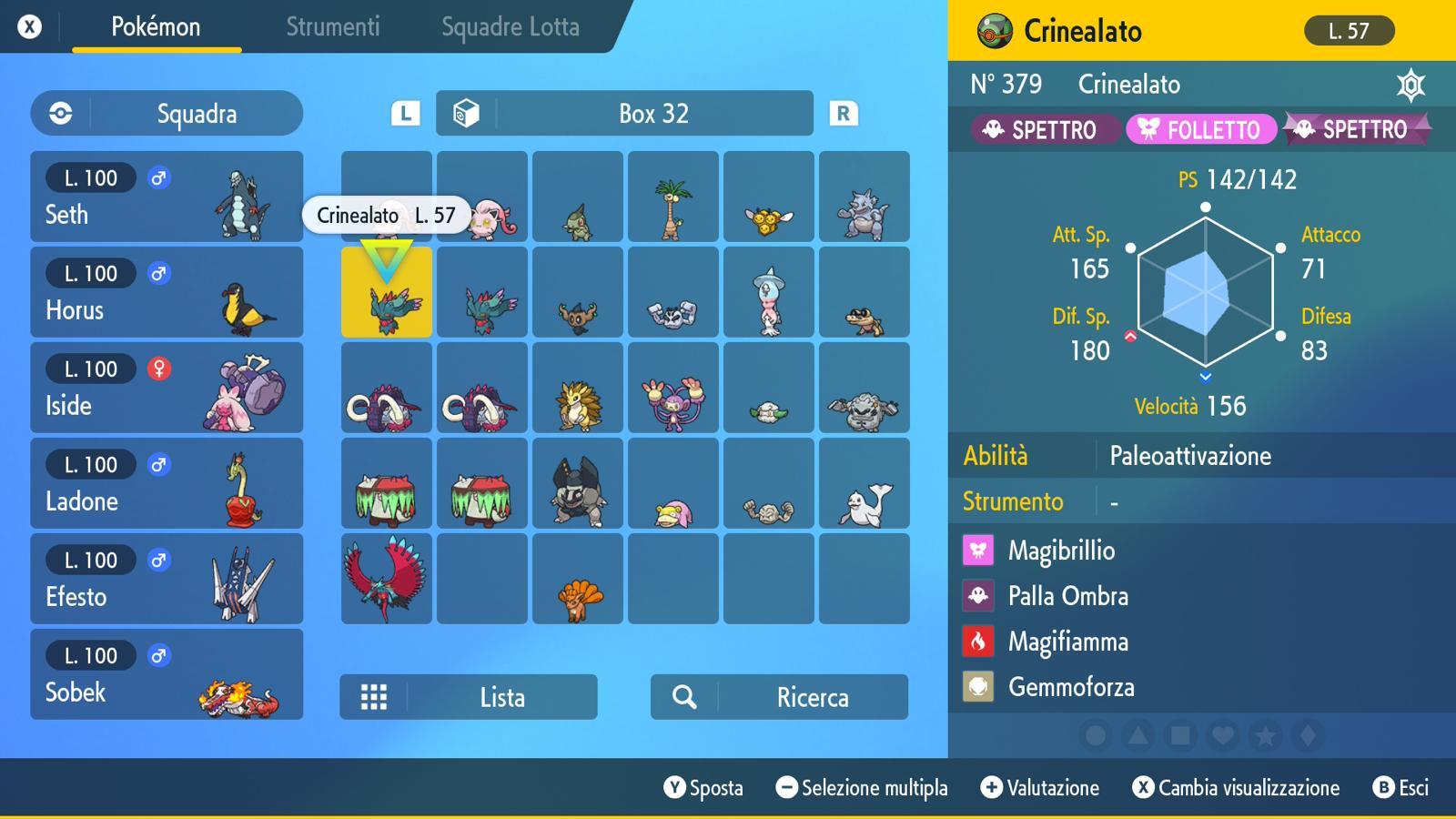Open the Squadra party header
The image size is (1456, 819).
[x=167, y=114]
